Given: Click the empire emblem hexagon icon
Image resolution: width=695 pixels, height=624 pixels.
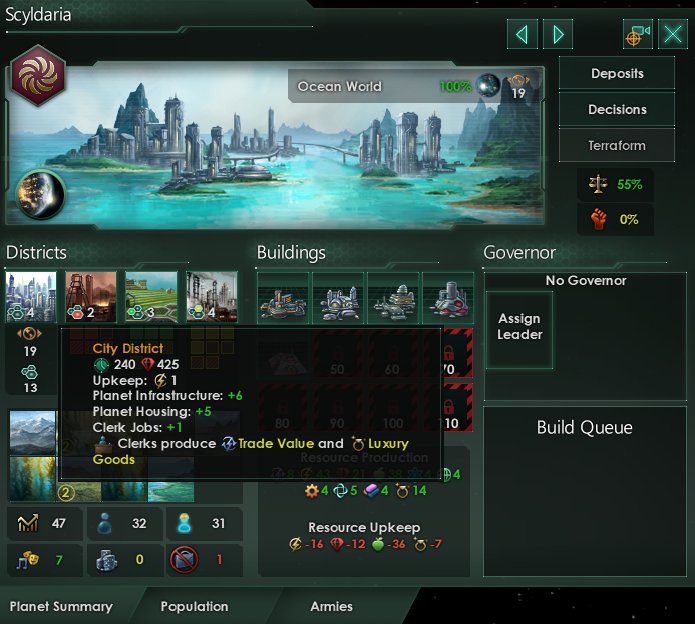Looking at the screenshot, I should [39, 77].
